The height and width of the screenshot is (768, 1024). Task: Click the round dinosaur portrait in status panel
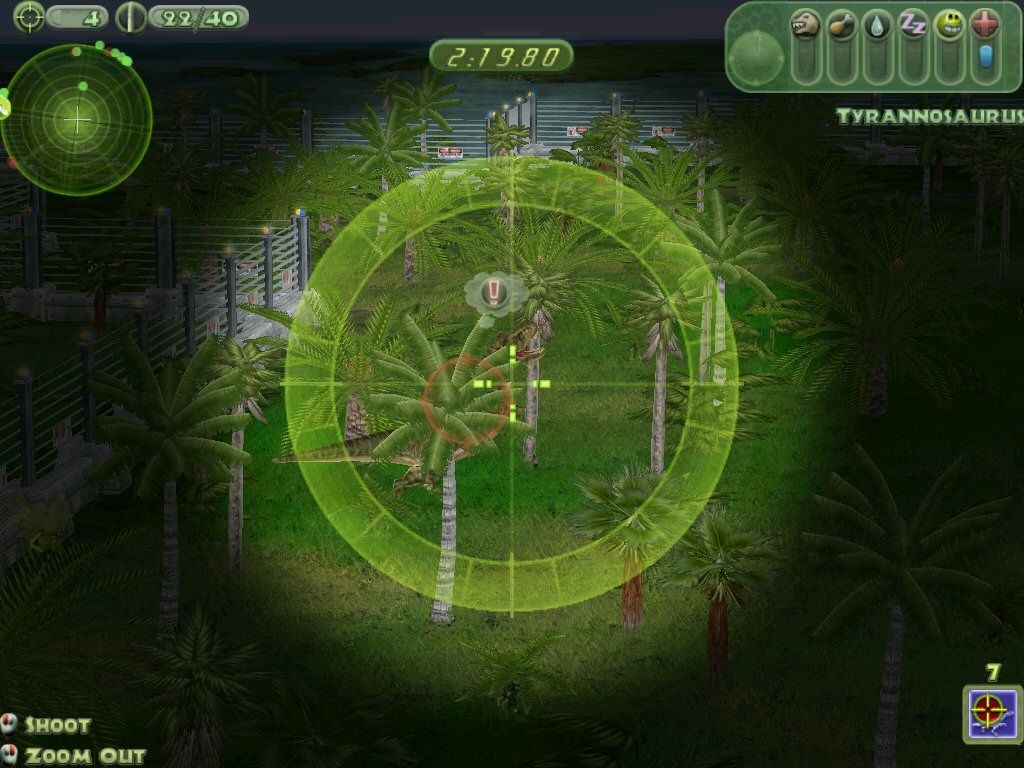click(755, 58)
